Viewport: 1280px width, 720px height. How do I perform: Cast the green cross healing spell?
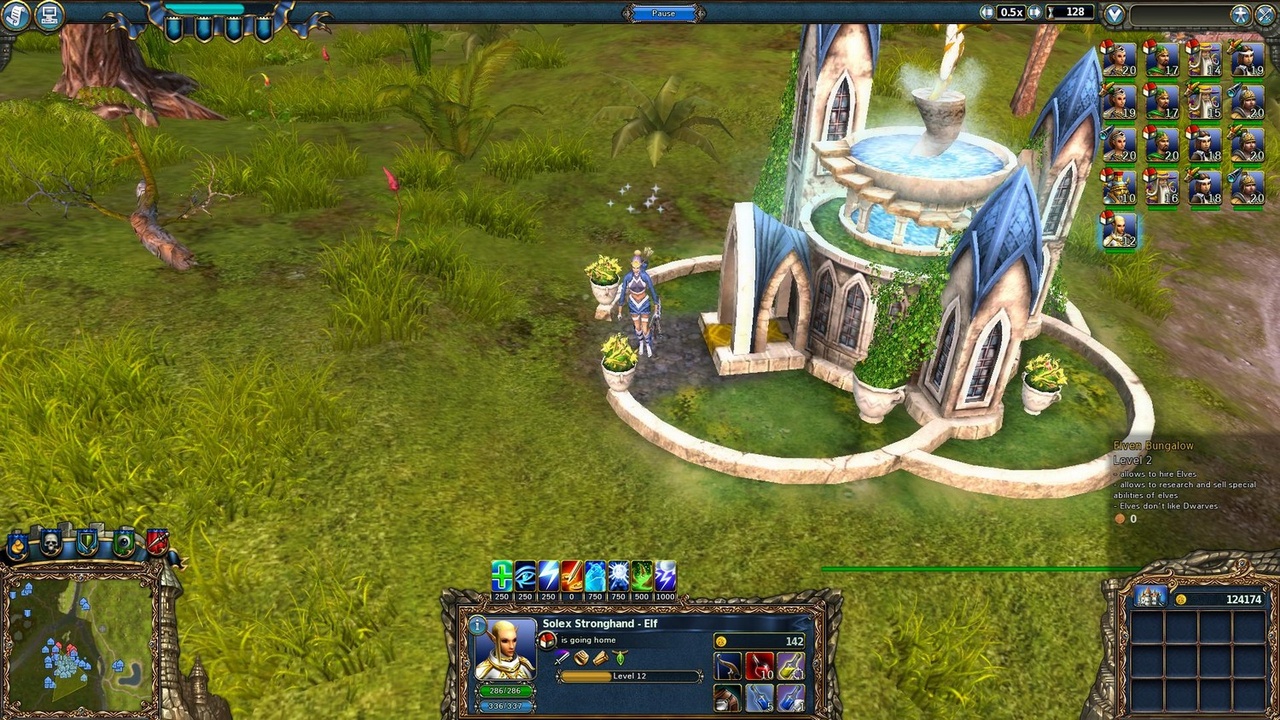pos(500,575)
